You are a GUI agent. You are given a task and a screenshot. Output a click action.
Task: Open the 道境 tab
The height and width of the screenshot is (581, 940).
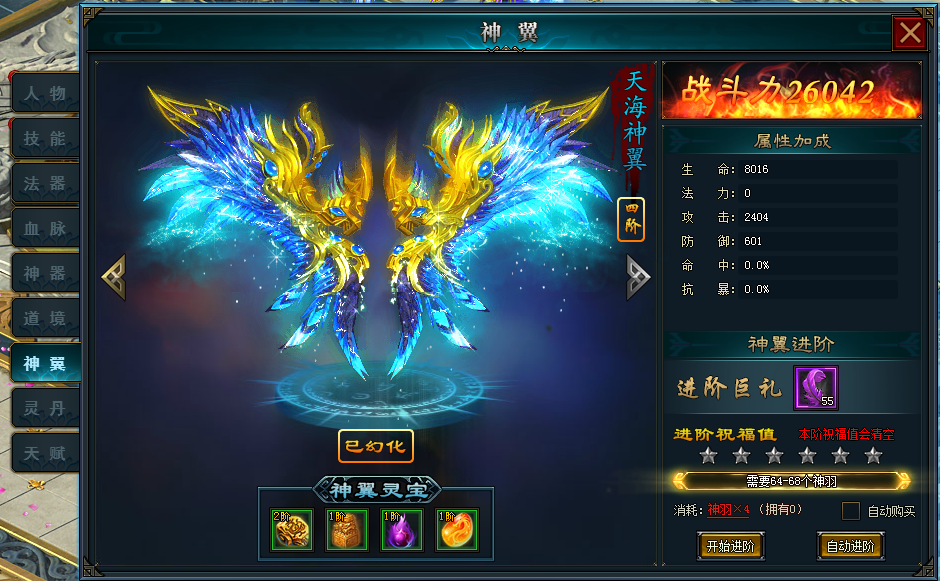[x=45, y=319]
